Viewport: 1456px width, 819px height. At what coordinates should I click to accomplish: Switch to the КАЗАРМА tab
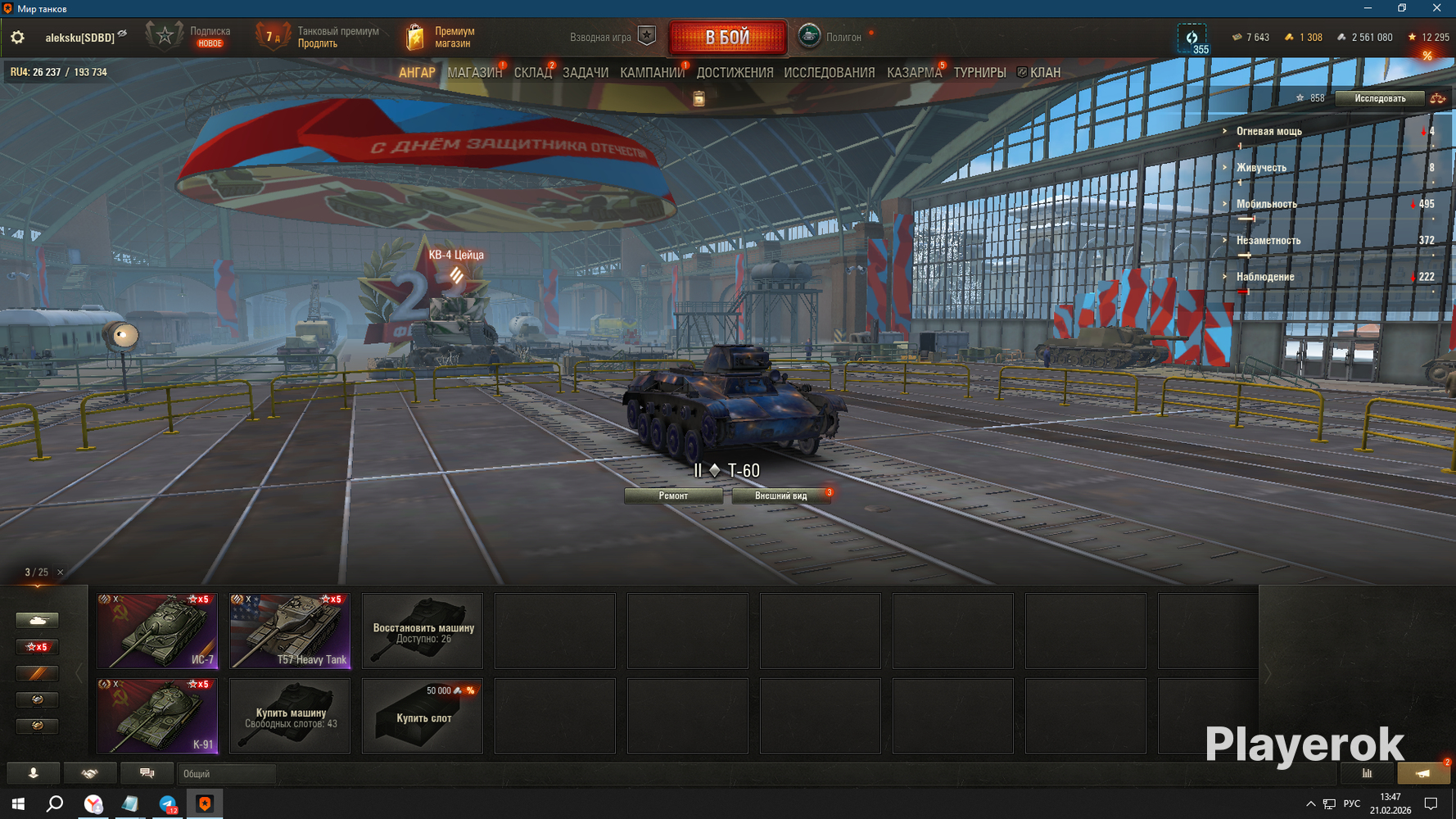(914, 73)
